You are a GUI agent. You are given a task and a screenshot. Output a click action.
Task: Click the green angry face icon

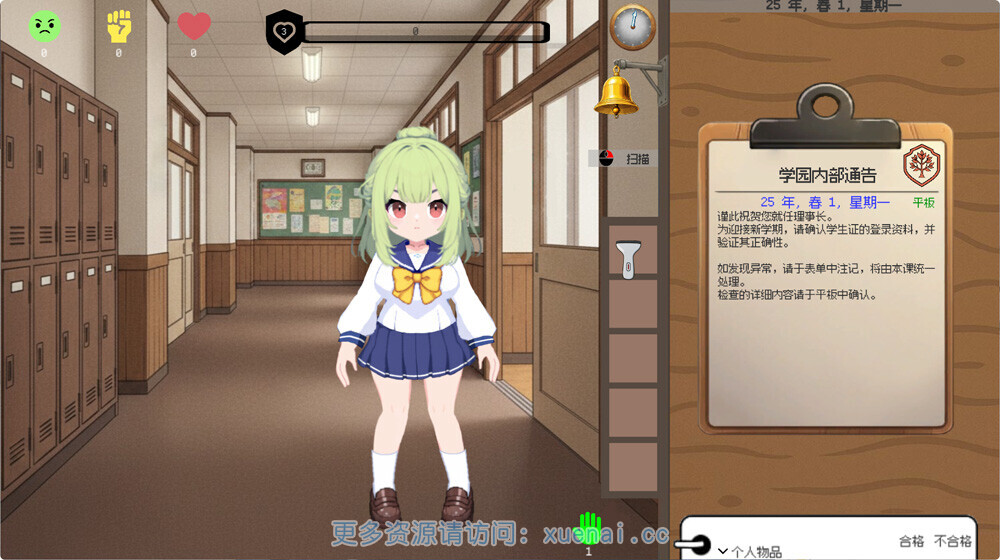(x=44, y=26)
